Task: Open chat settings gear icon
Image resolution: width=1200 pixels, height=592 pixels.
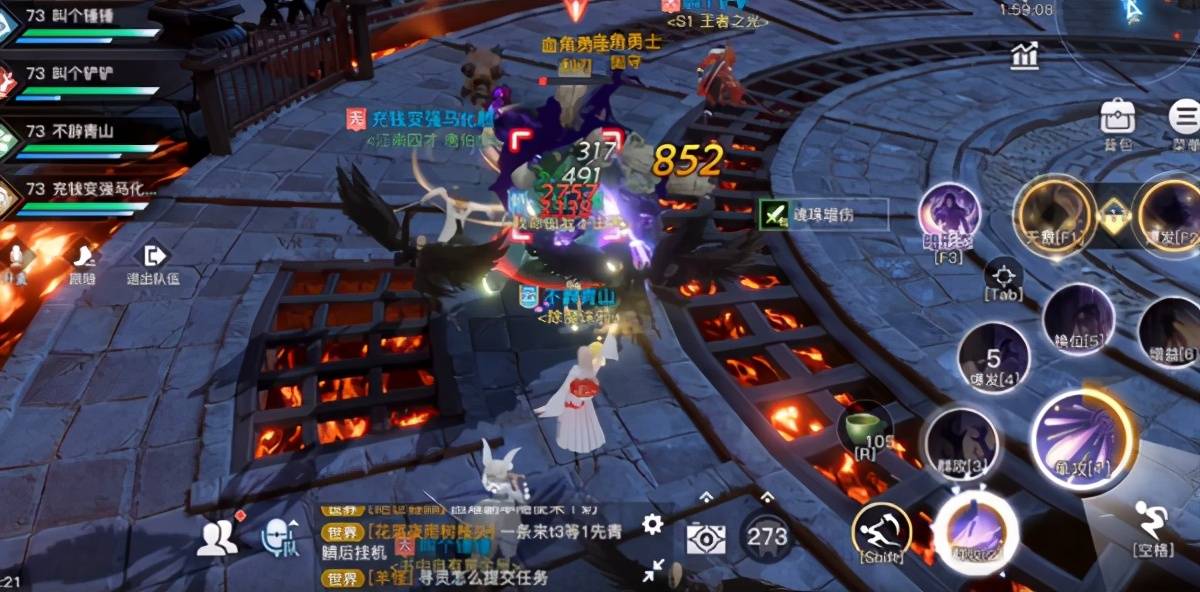Action: point(653,524)
